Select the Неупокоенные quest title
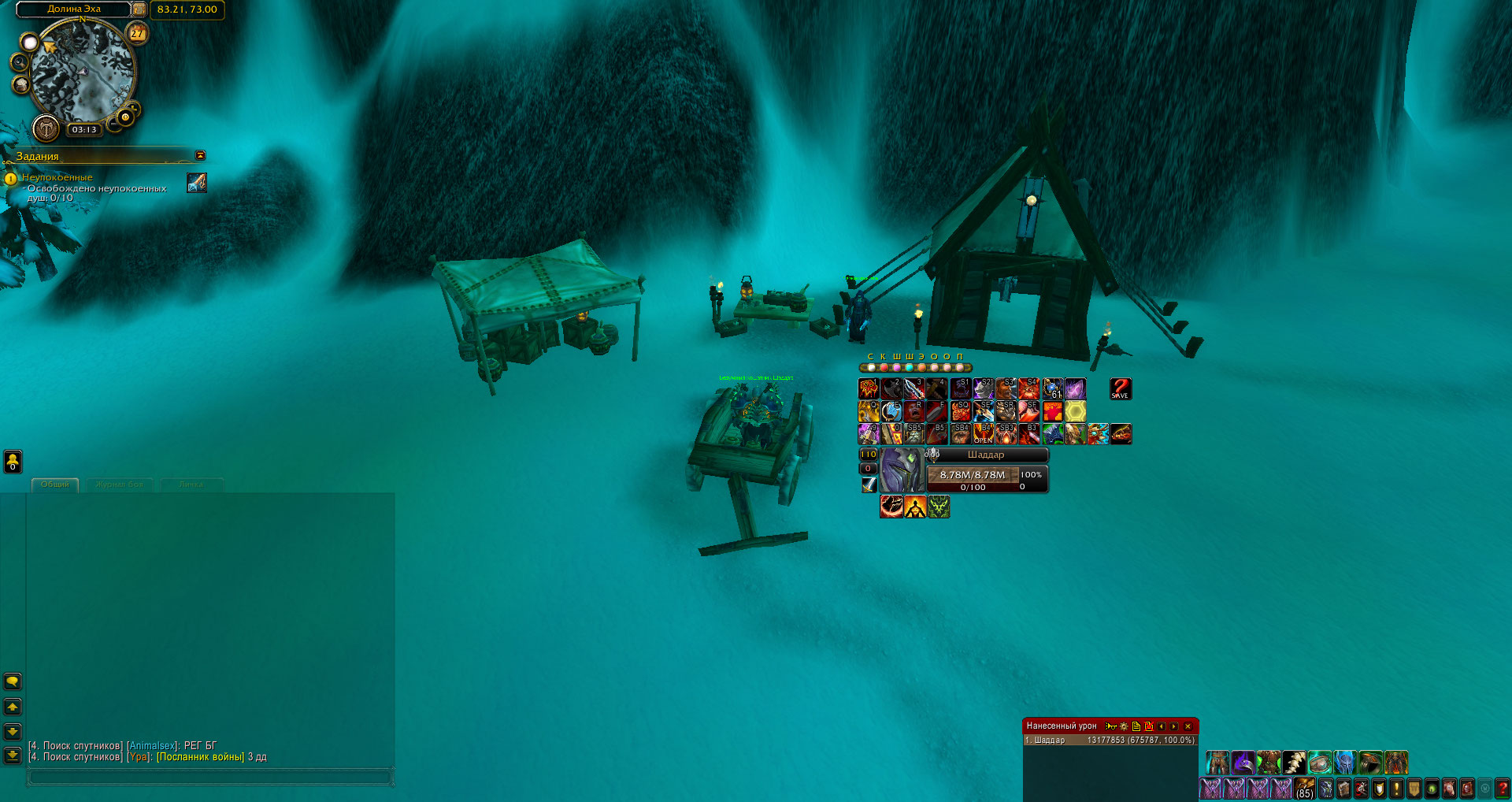Image resolution: width=1512 pixels, height=802 pixels. 57,177
